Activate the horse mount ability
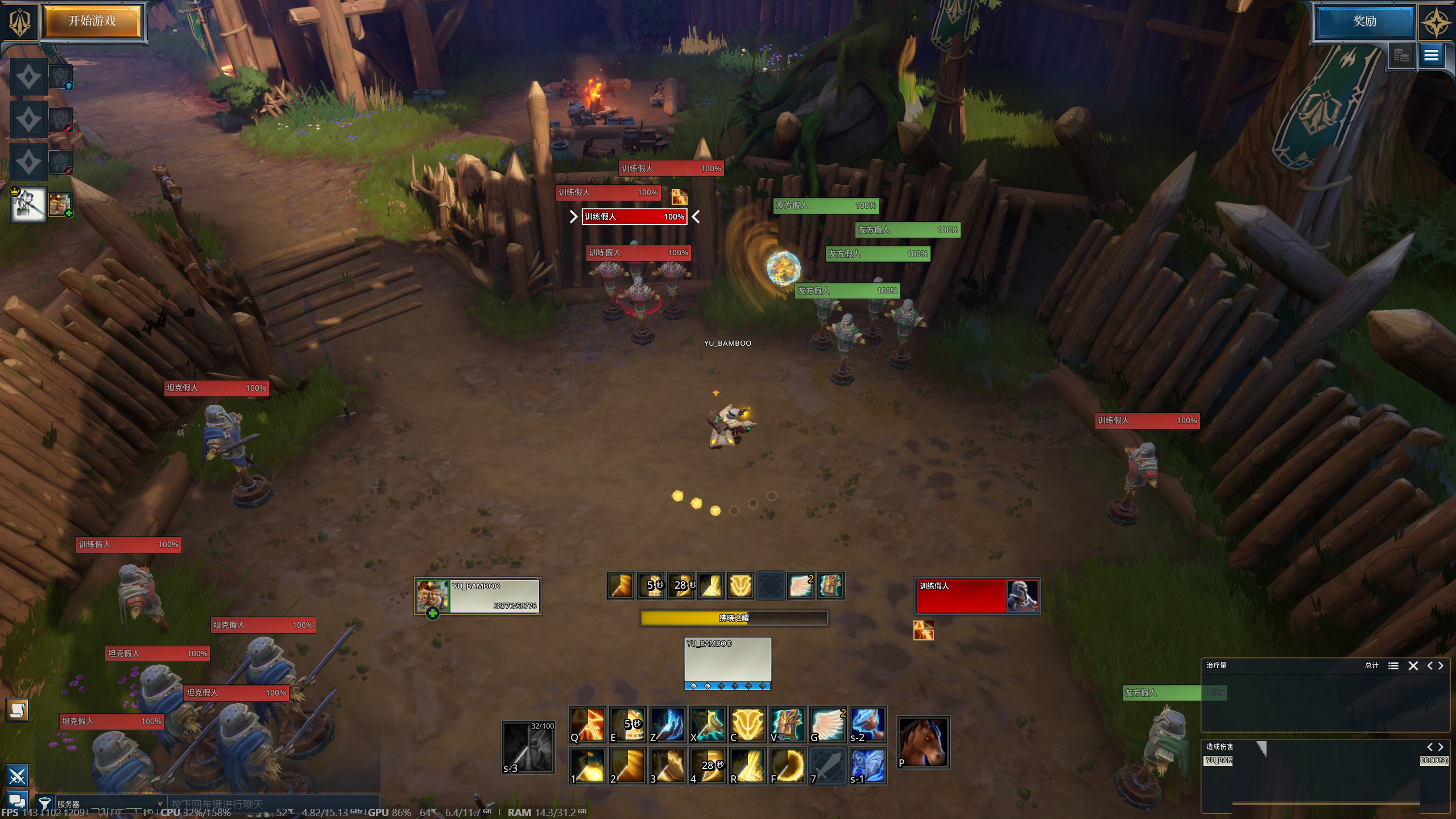The height and width of the screenshot is (819, 1456). pyautogui.click(x=923, y=742)
